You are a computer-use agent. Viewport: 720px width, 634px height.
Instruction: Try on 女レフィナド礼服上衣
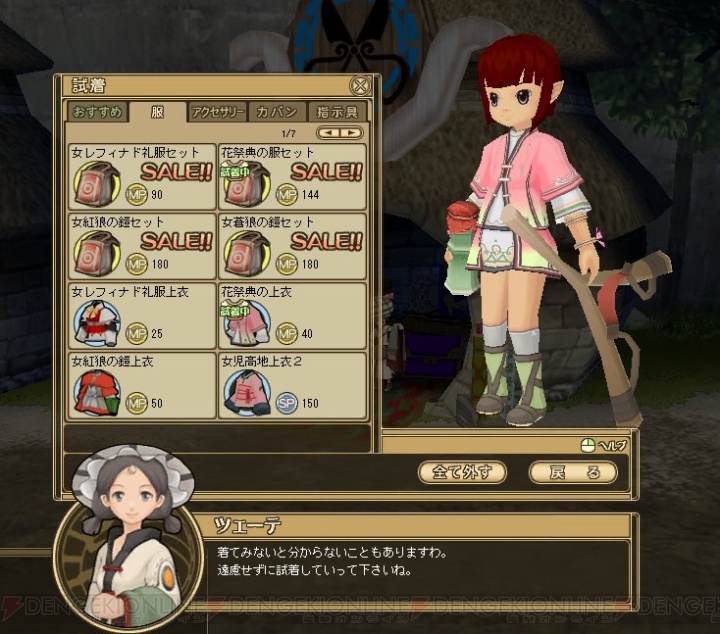142,315
